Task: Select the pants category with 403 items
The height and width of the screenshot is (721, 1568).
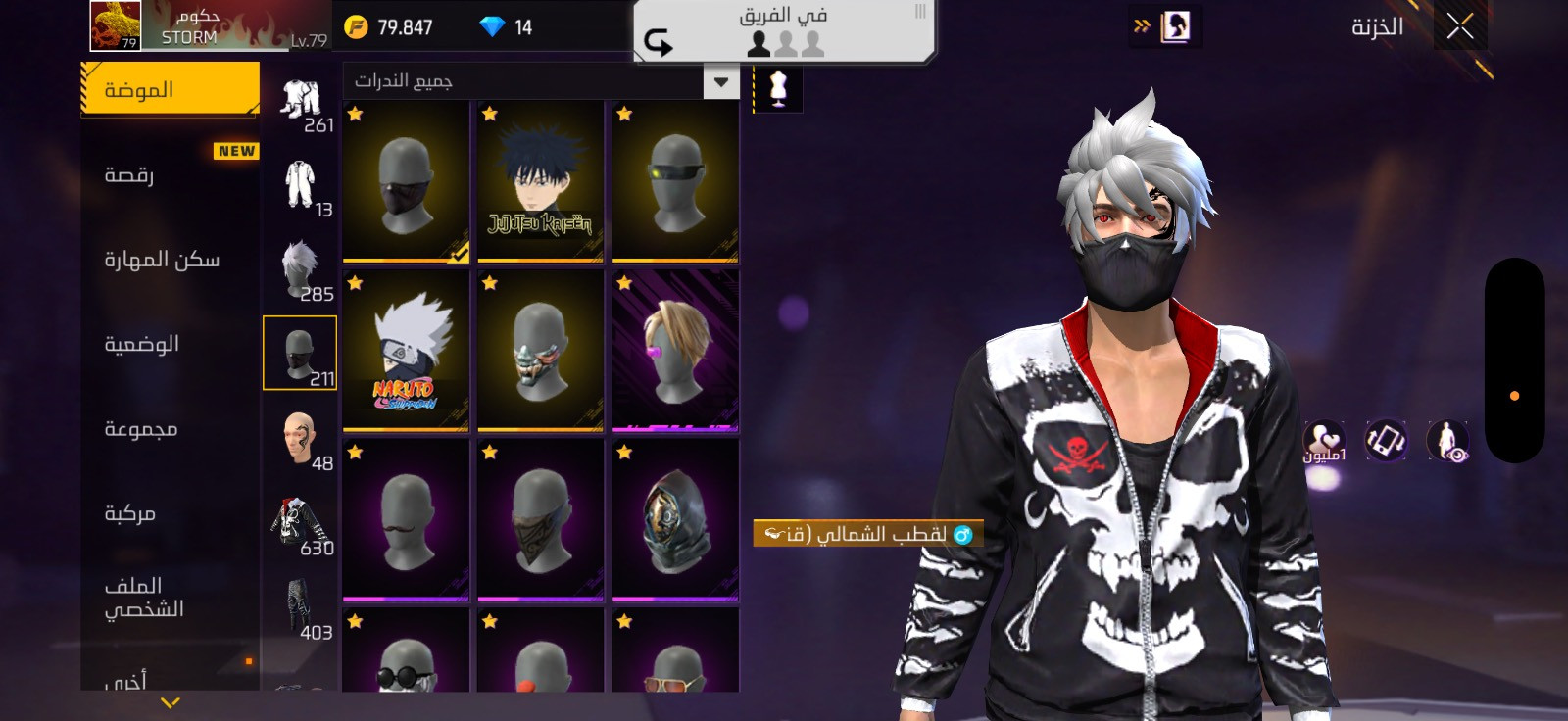Action: coord(300,607)
